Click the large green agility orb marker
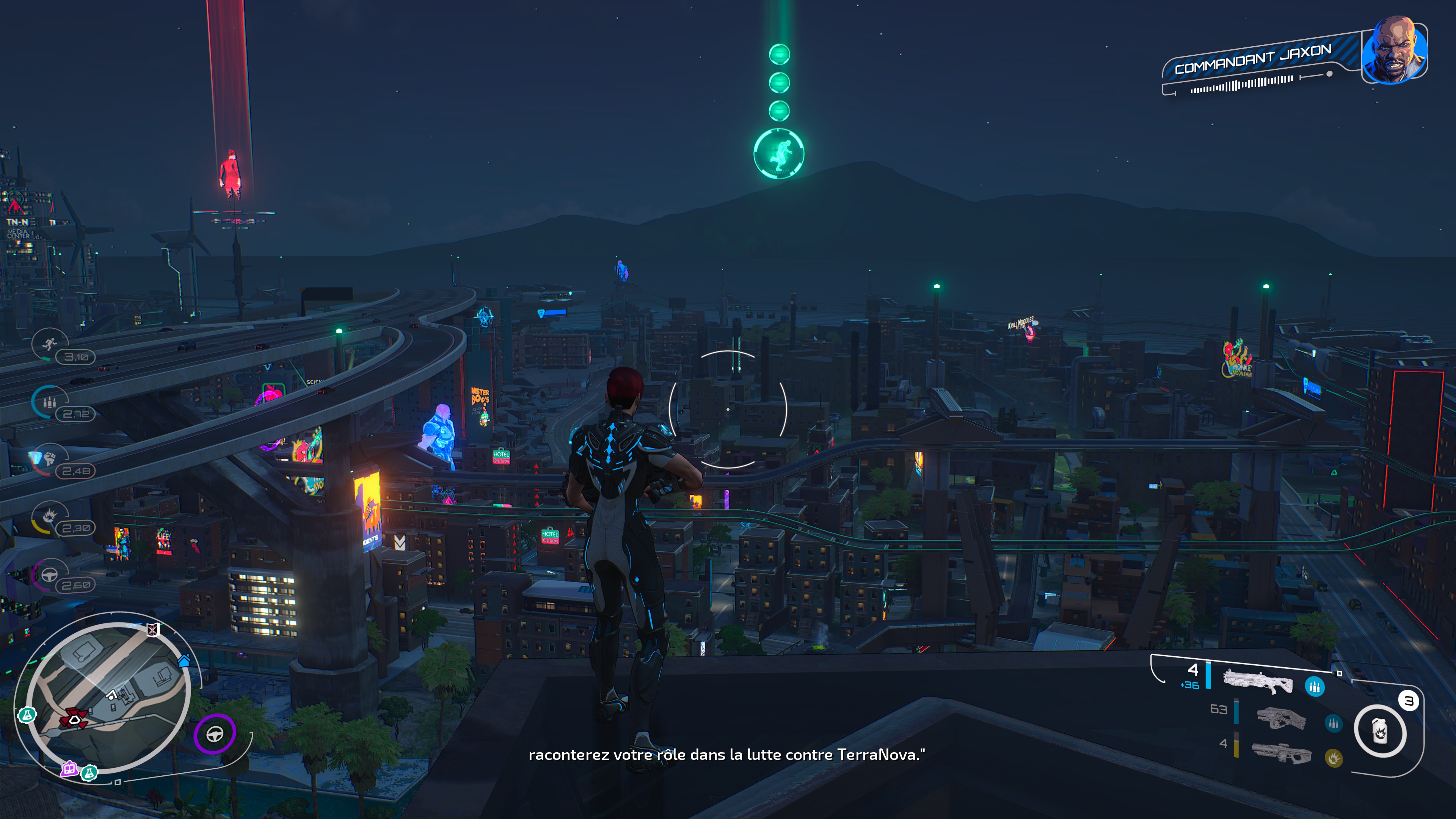 [779, 153]
